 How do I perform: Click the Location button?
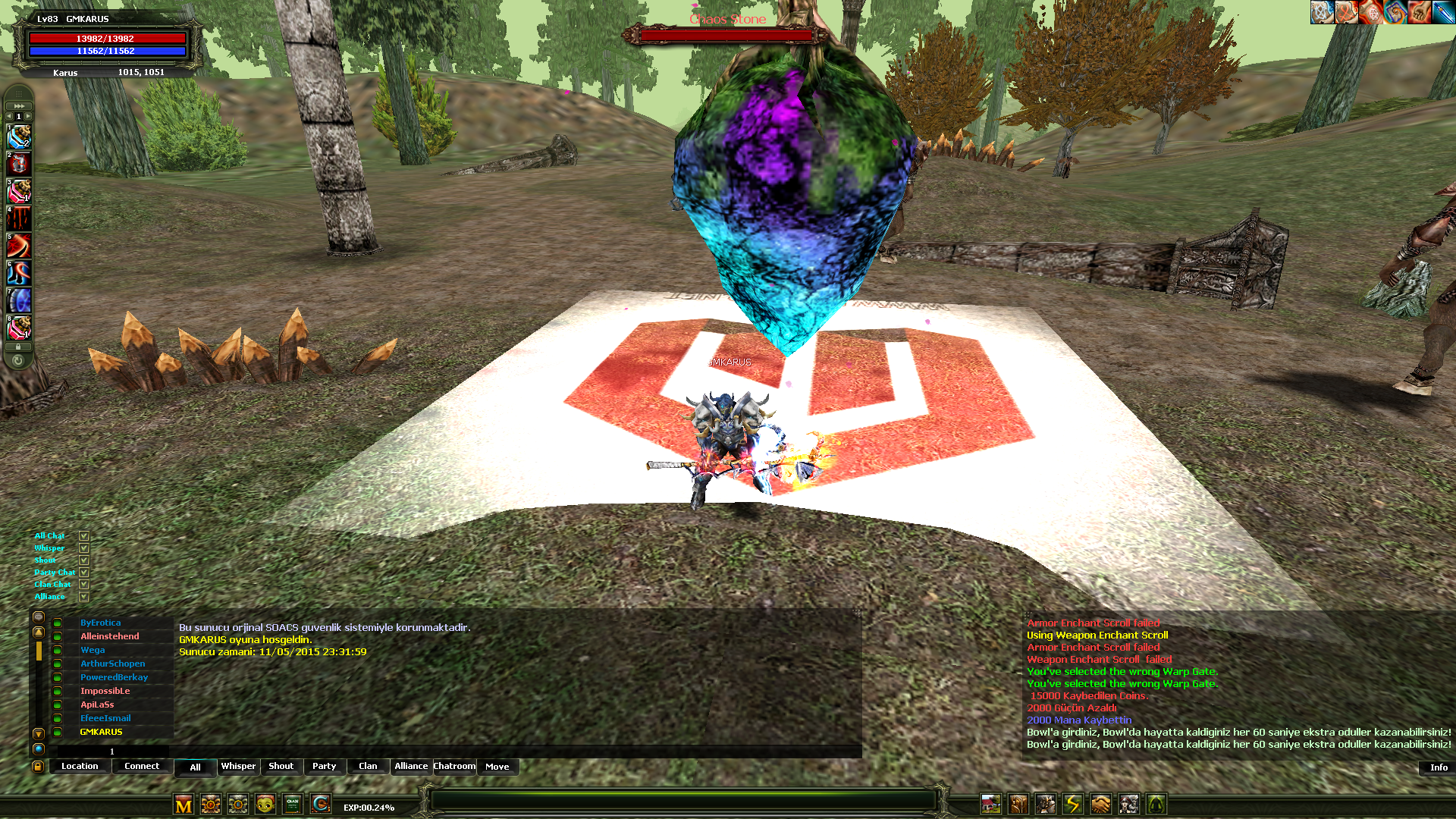click(x=80, y=767)
